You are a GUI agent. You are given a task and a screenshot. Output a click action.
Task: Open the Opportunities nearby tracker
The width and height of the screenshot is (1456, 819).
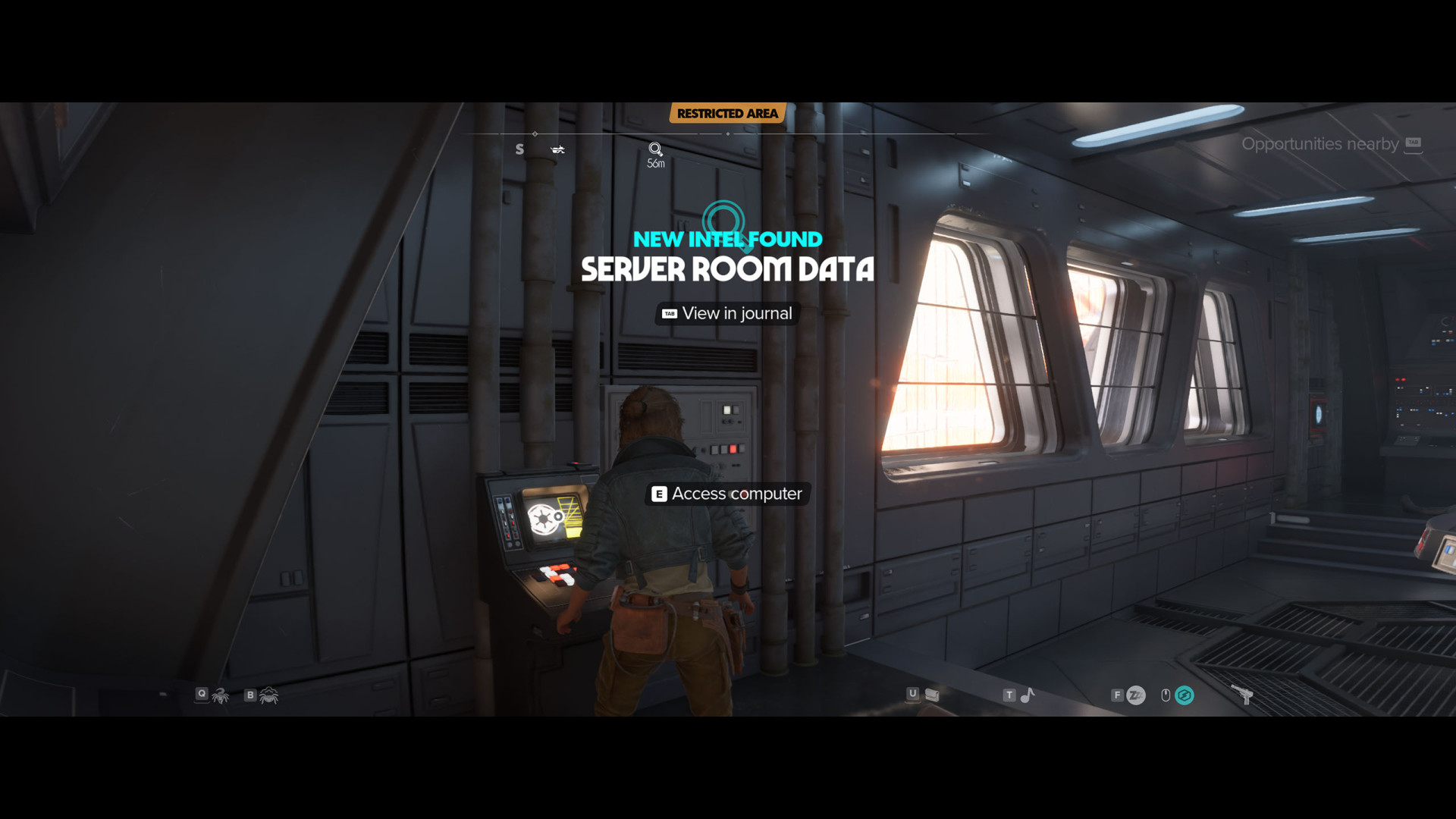coord(1330,144)
